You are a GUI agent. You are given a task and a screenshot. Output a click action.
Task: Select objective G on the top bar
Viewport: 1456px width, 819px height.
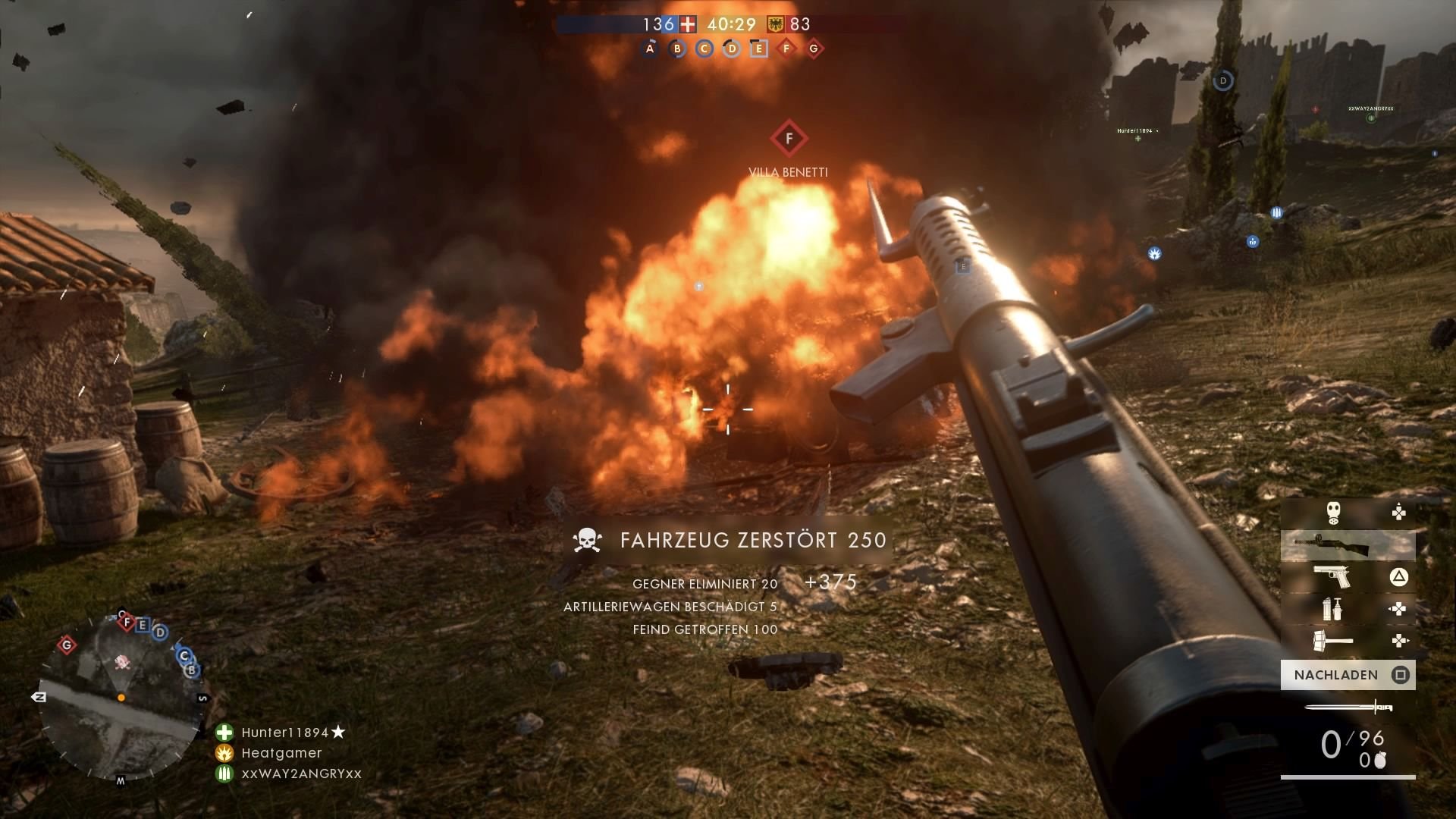(x=814, y=48)
